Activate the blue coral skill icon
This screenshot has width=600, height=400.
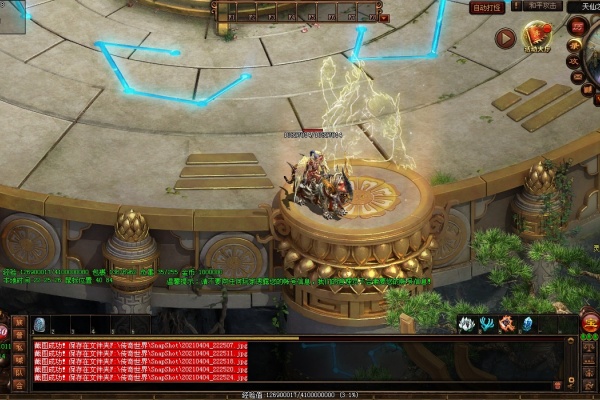point(485,324)
